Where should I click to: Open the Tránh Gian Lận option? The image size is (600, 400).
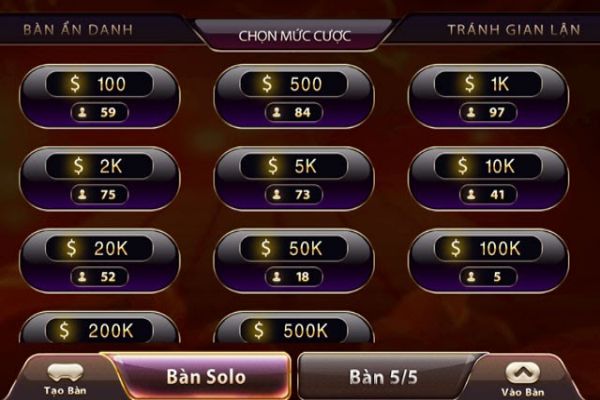(x=512, y=29)
